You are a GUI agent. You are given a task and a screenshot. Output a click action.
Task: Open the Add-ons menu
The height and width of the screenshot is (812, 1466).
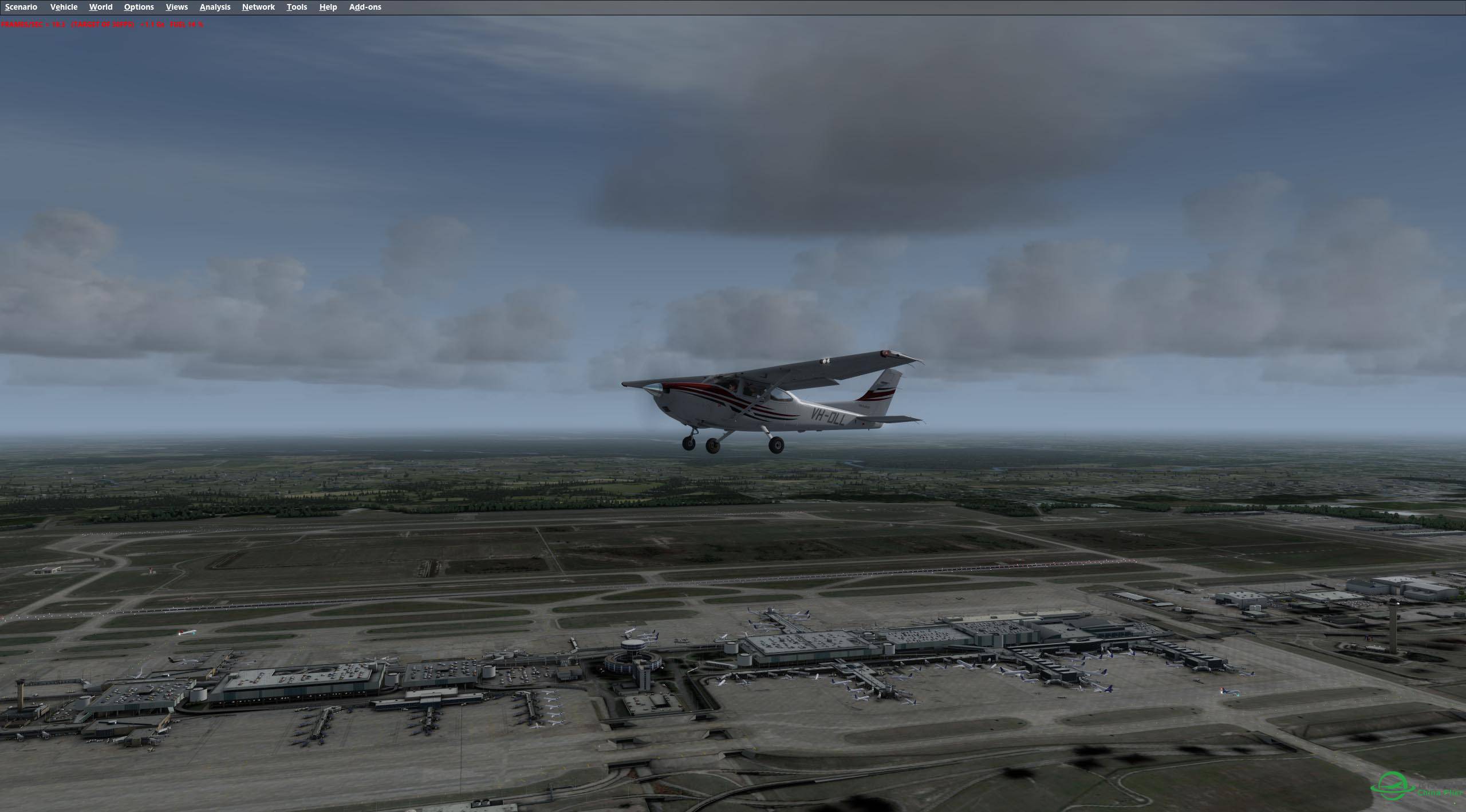pyautogui.click(x=364, y=7)
